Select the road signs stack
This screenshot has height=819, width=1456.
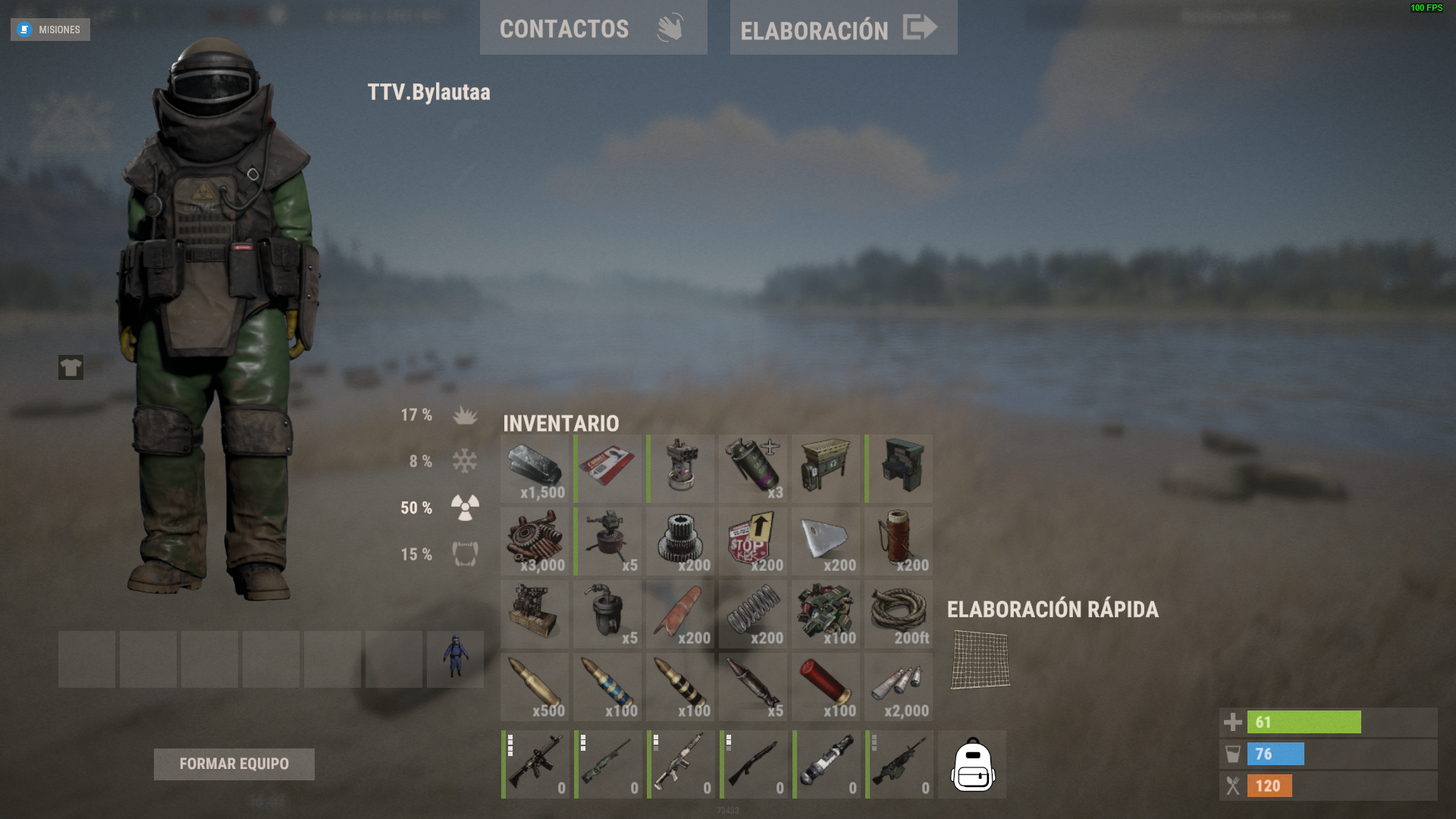[x=753, y=541]
